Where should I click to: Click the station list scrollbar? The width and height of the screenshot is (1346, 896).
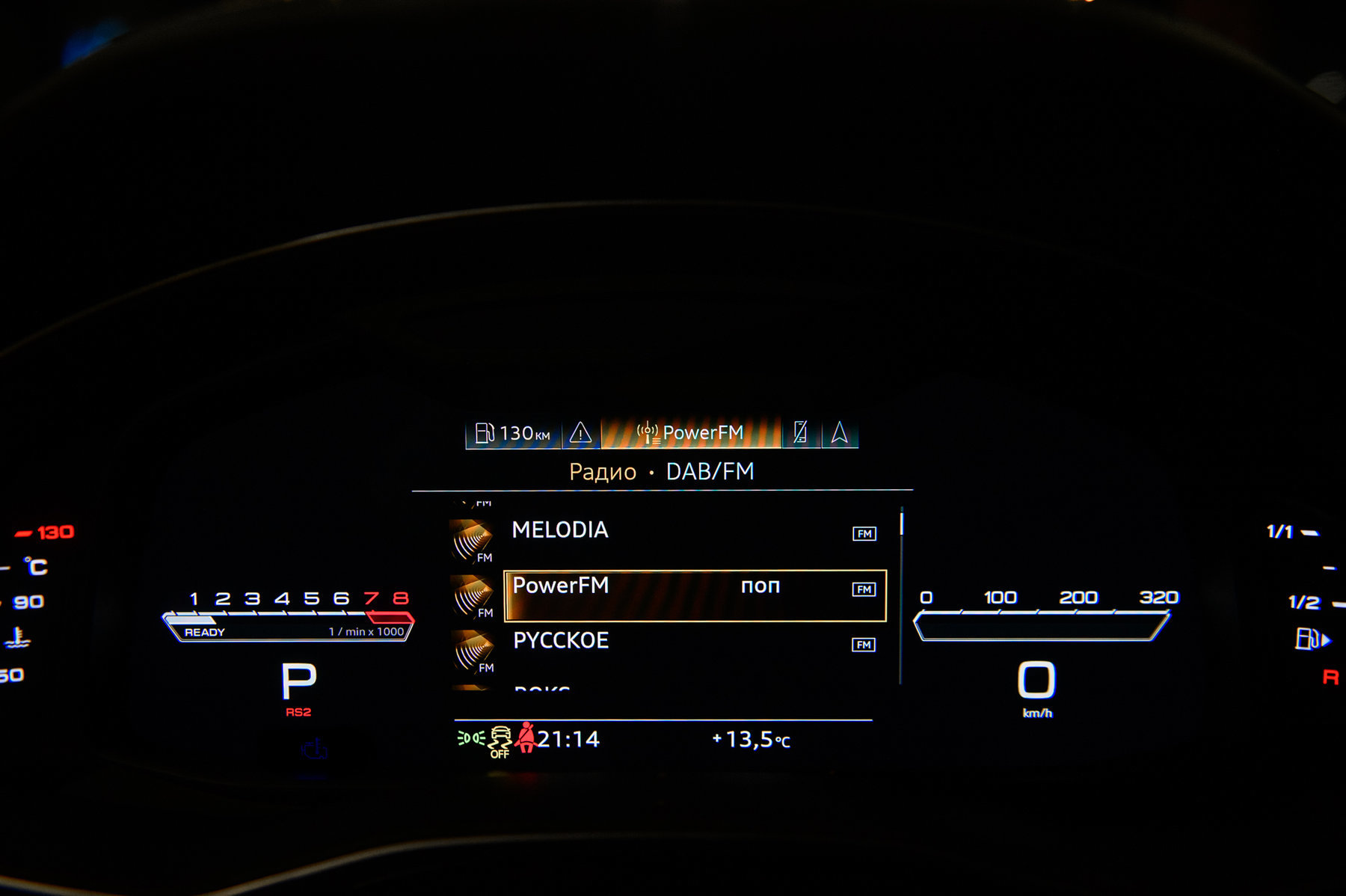point(901,595)
